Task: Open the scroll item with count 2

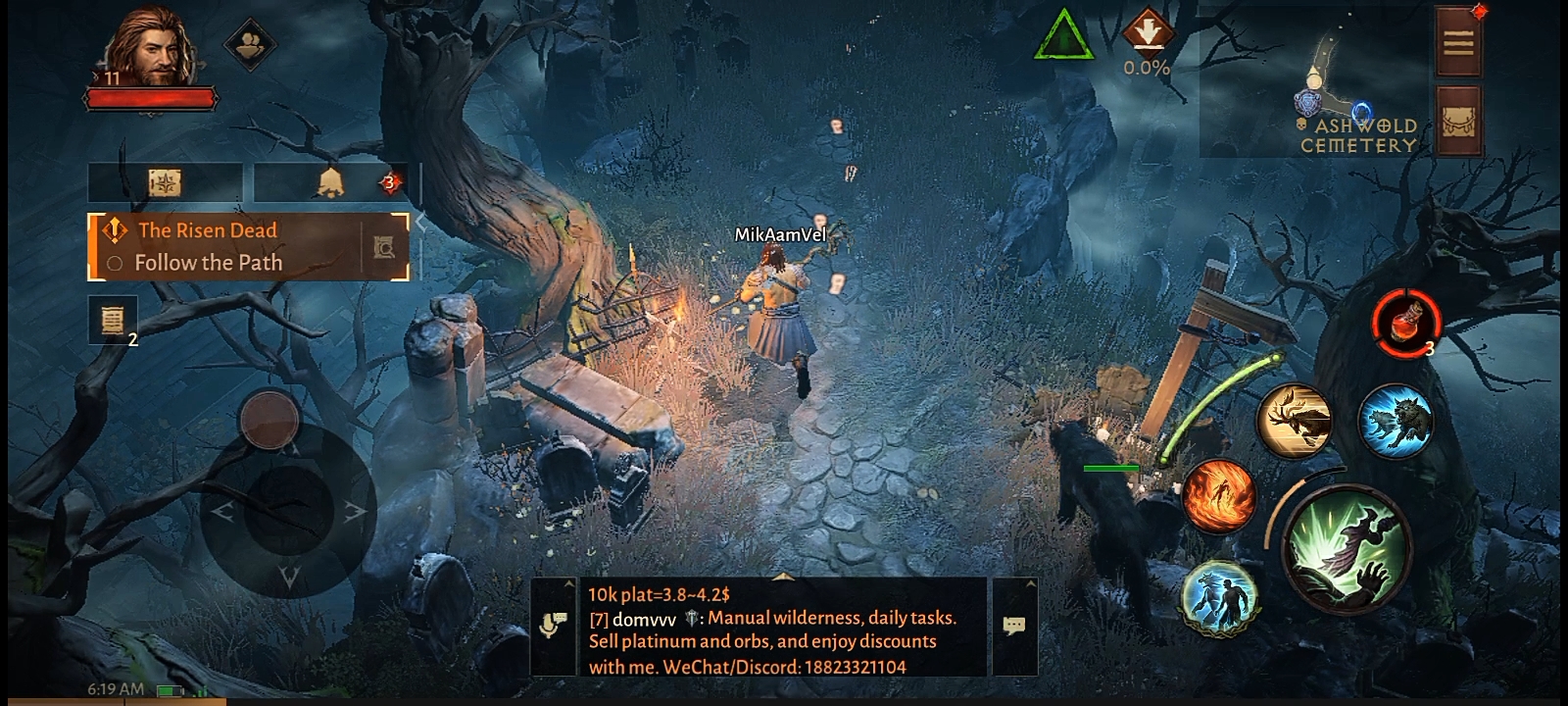Action: click(113, 319)
